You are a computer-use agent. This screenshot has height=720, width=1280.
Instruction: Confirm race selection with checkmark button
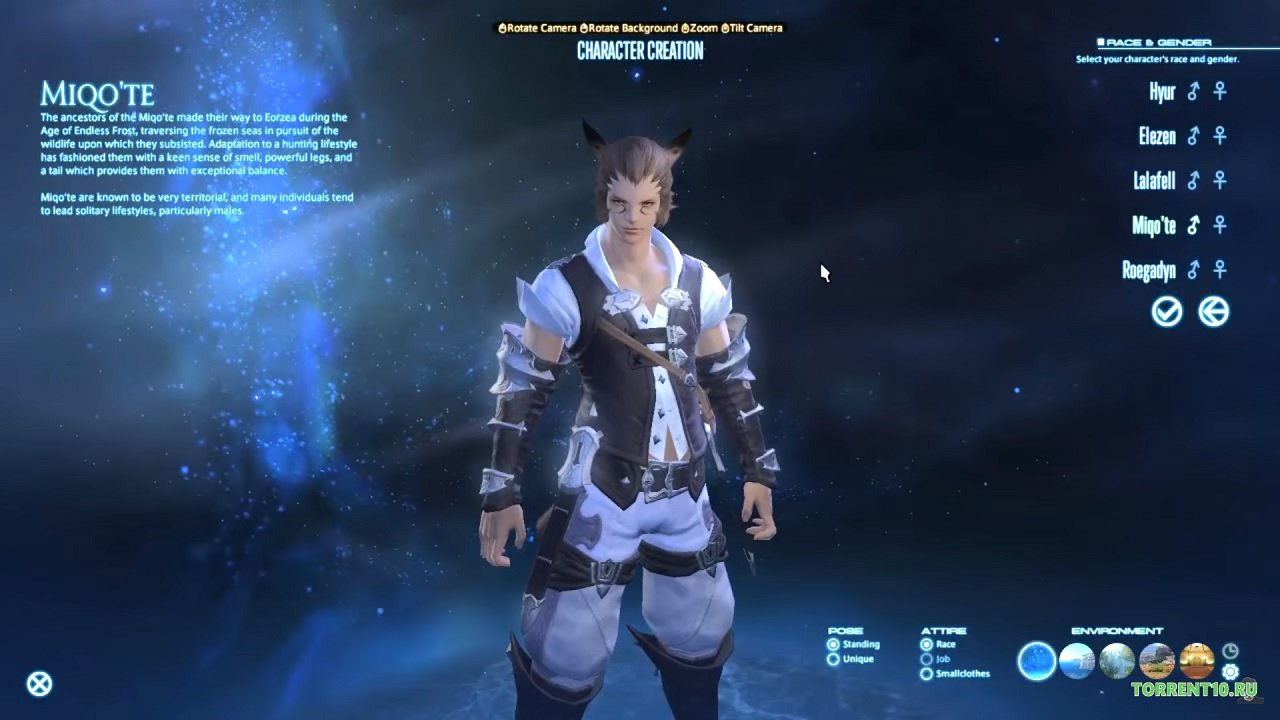(1167, 312)
